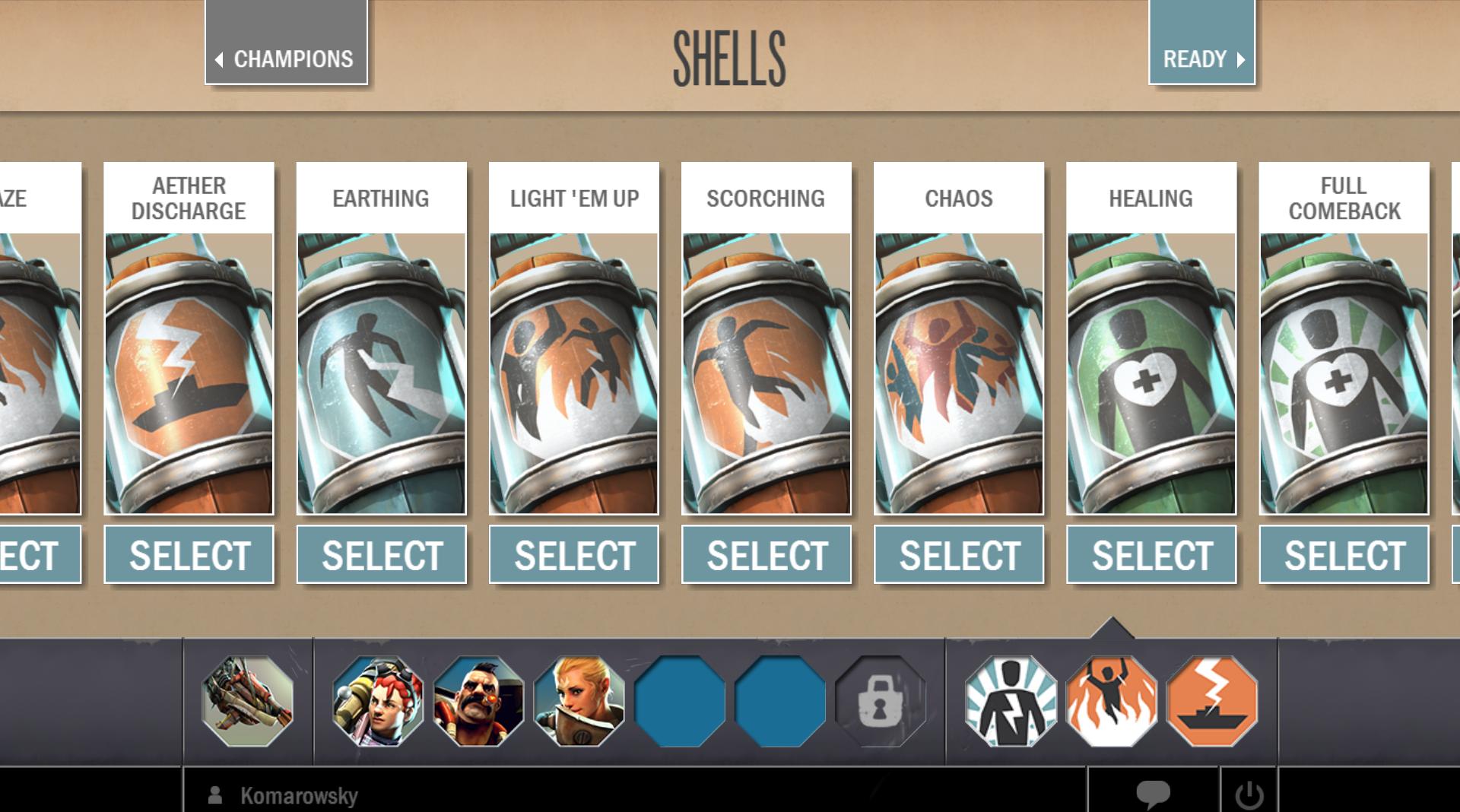Pick the Scorching shell's Select button

coord(766,555)
